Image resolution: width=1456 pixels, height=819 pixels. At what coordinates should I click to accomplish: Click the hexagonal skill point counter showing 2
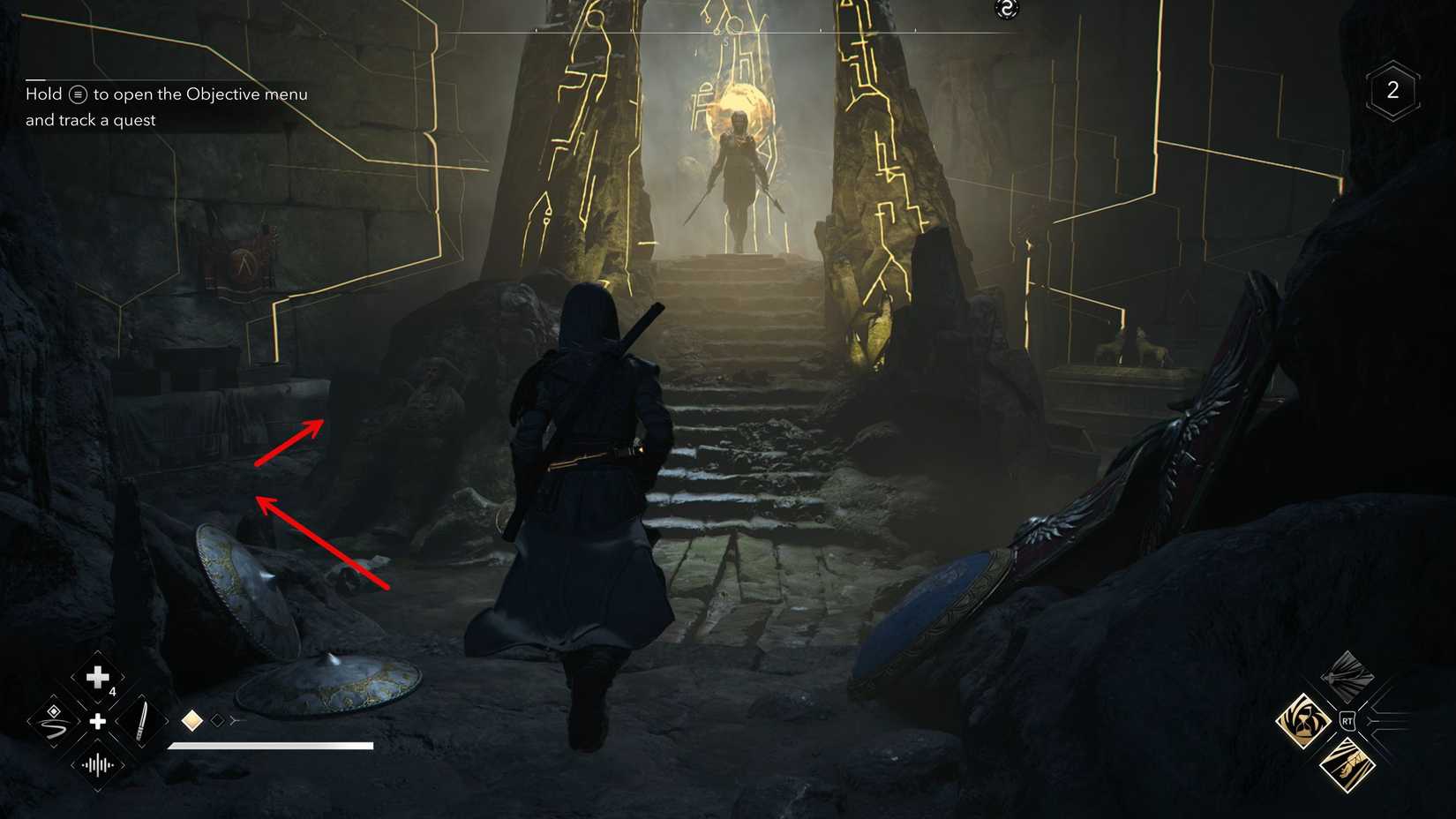pos(1394,88)
